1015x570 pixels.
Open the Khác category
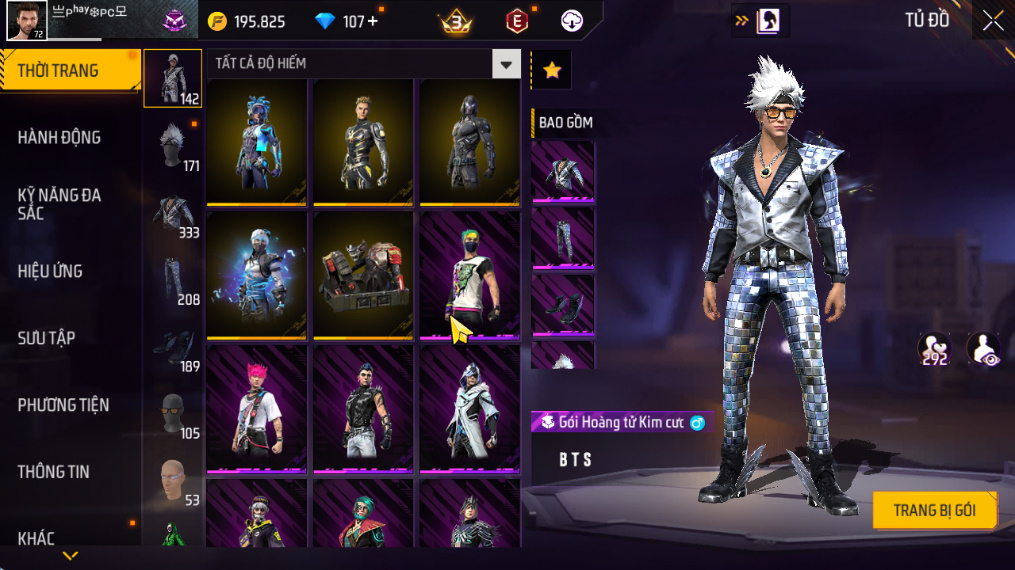(36, 538)
